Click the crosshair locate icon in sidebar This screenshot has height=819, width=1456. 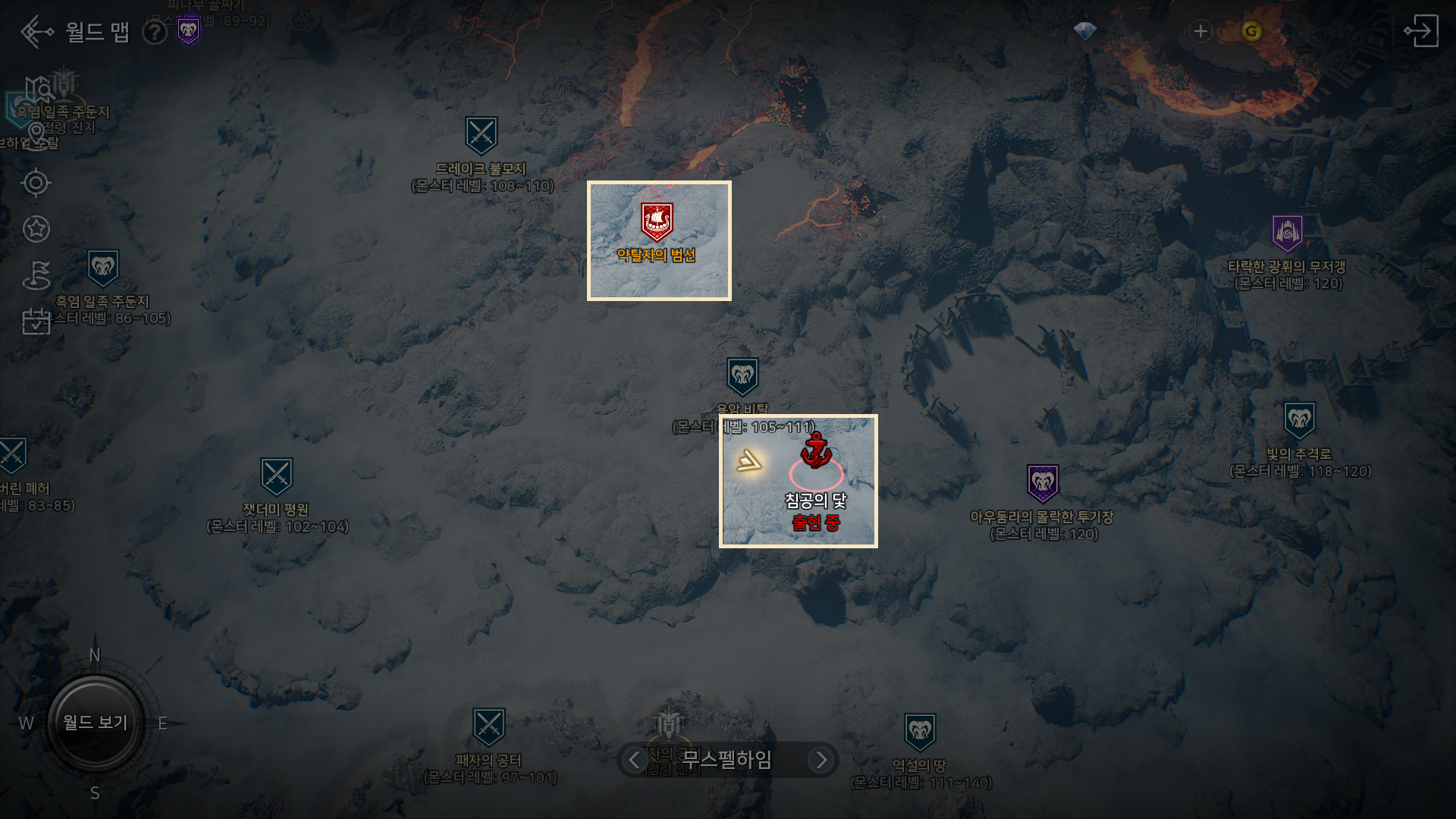click(36, 183)
